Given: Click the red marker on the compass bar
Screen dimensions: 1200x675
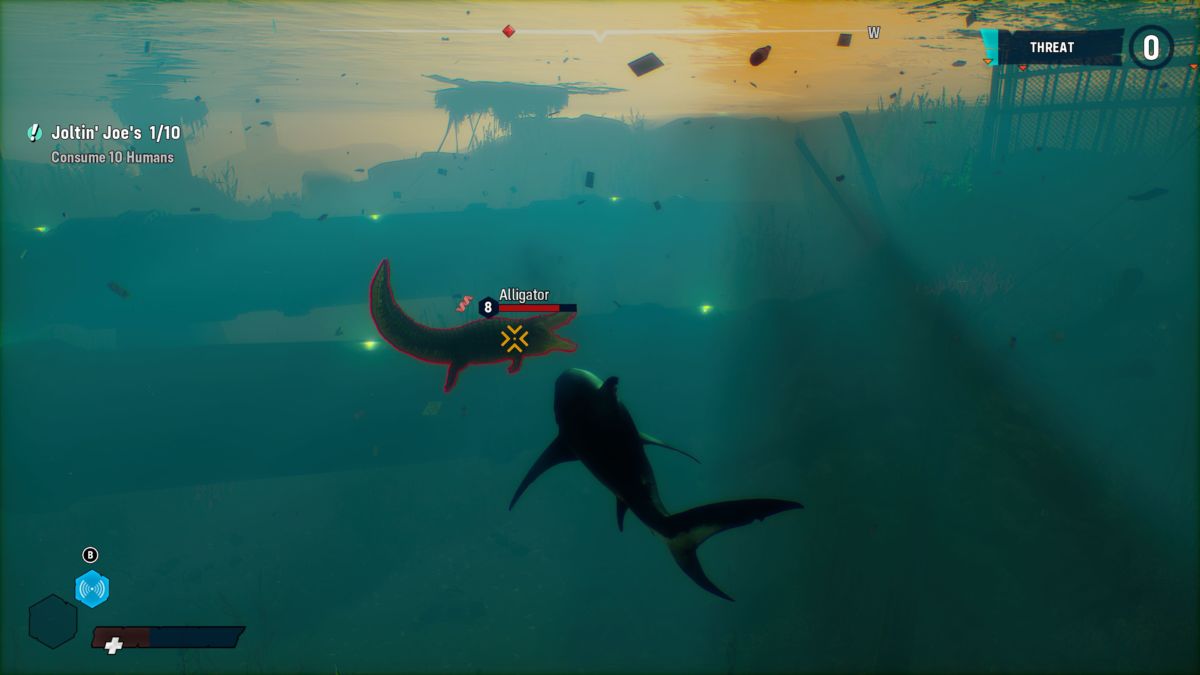Looking at the screenshot, I should 509,31.
